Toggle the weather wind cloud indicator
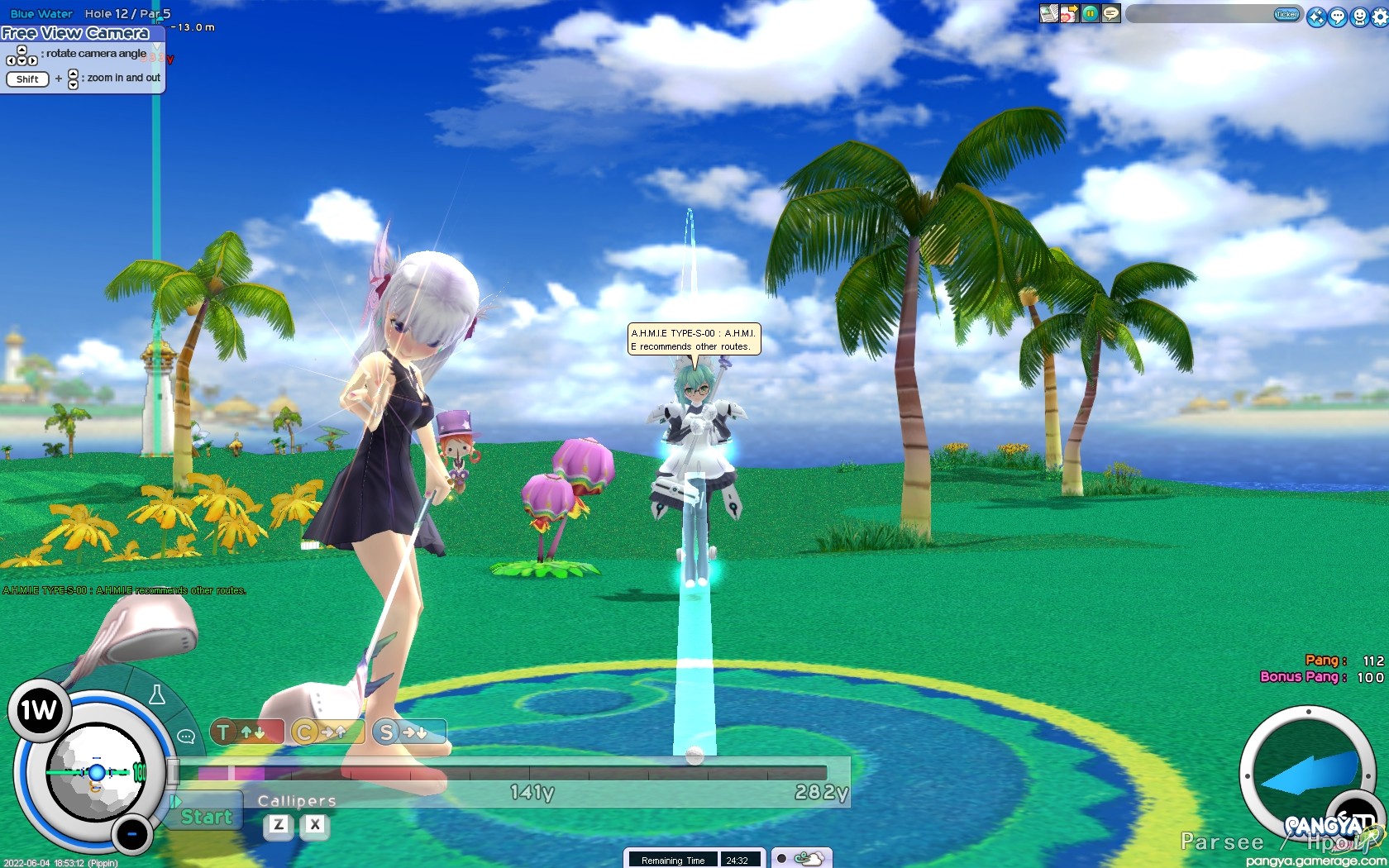 click(801, 858)
